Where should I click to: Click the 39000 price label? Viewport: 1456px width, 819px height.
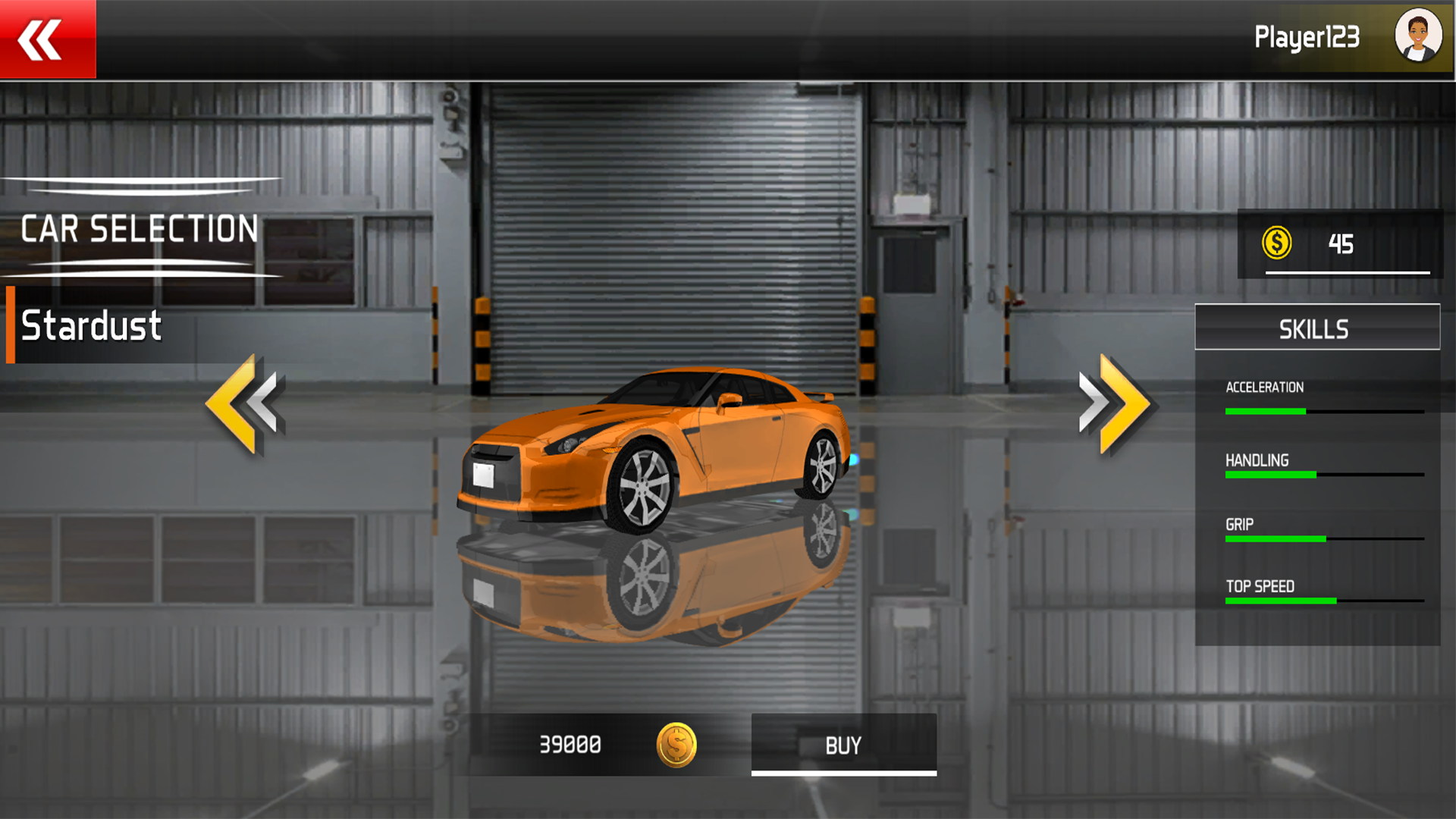tap(570, 745)
